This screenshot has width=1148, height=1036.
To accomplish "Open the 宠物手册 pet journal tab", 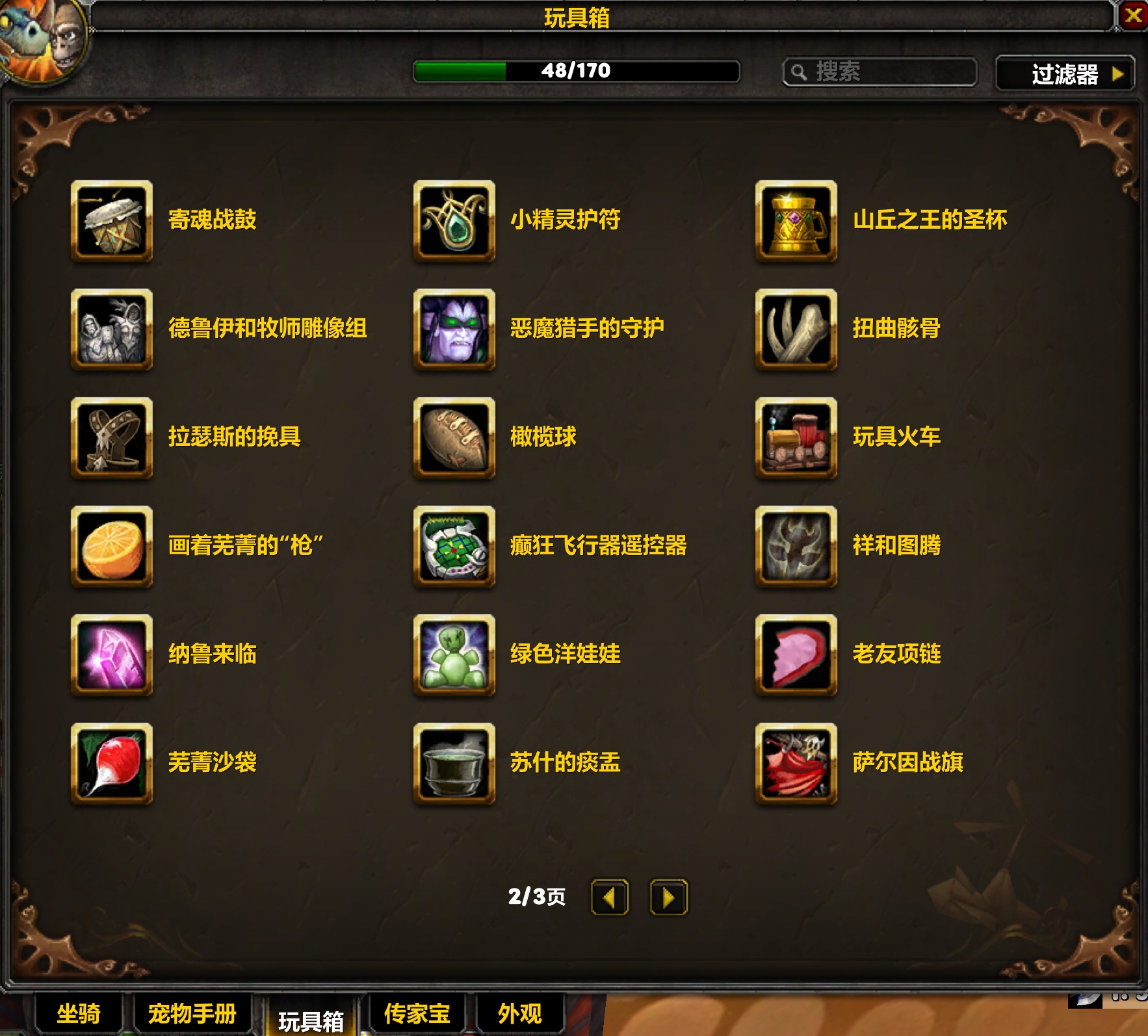I will [191, 1013].
